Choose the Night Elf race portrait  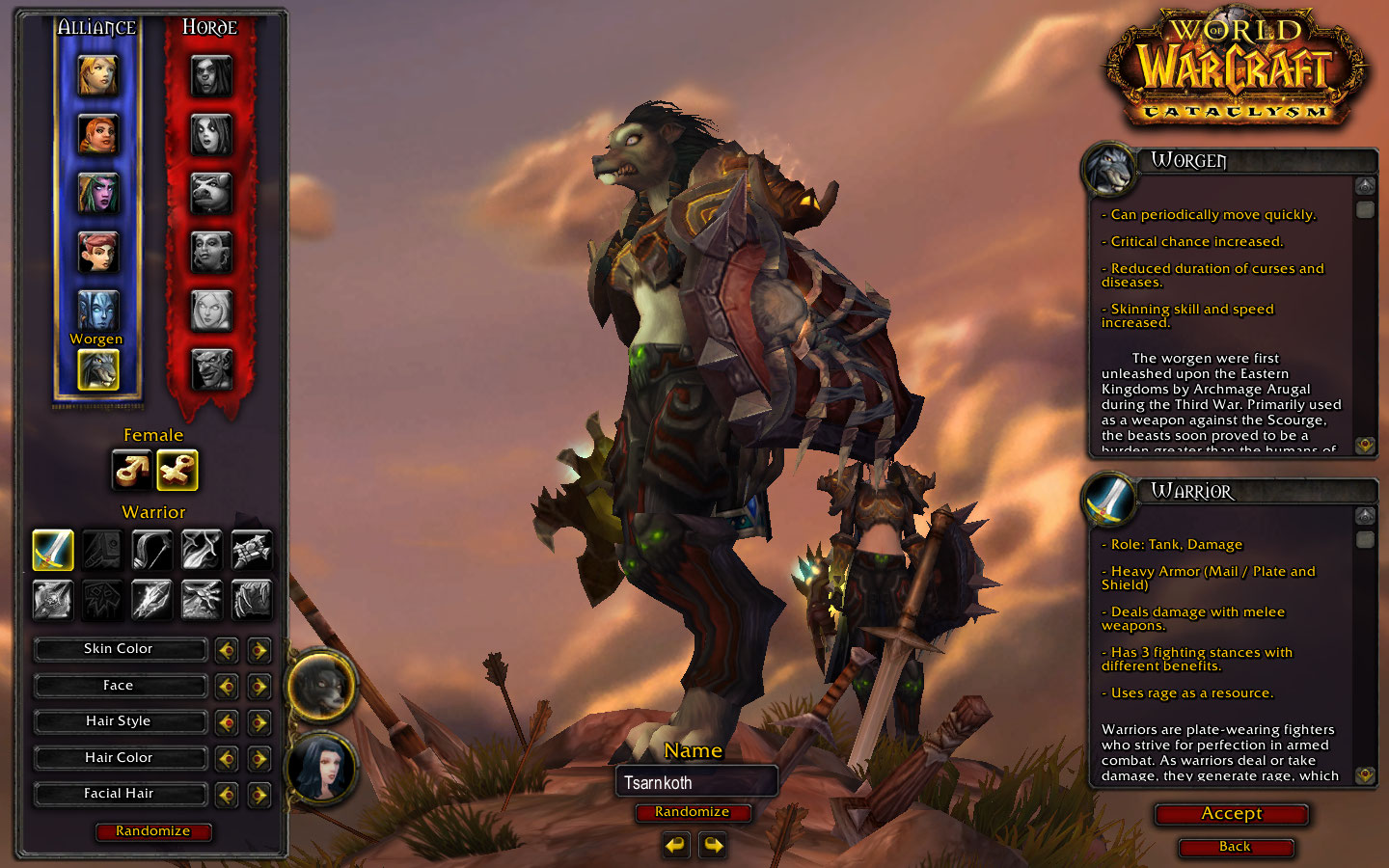[97, 193]
